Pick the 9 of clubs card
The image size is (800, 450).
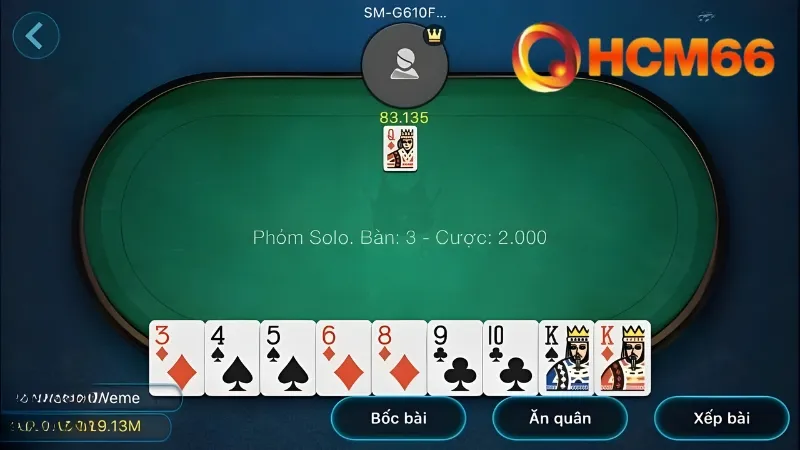[455, 358]
